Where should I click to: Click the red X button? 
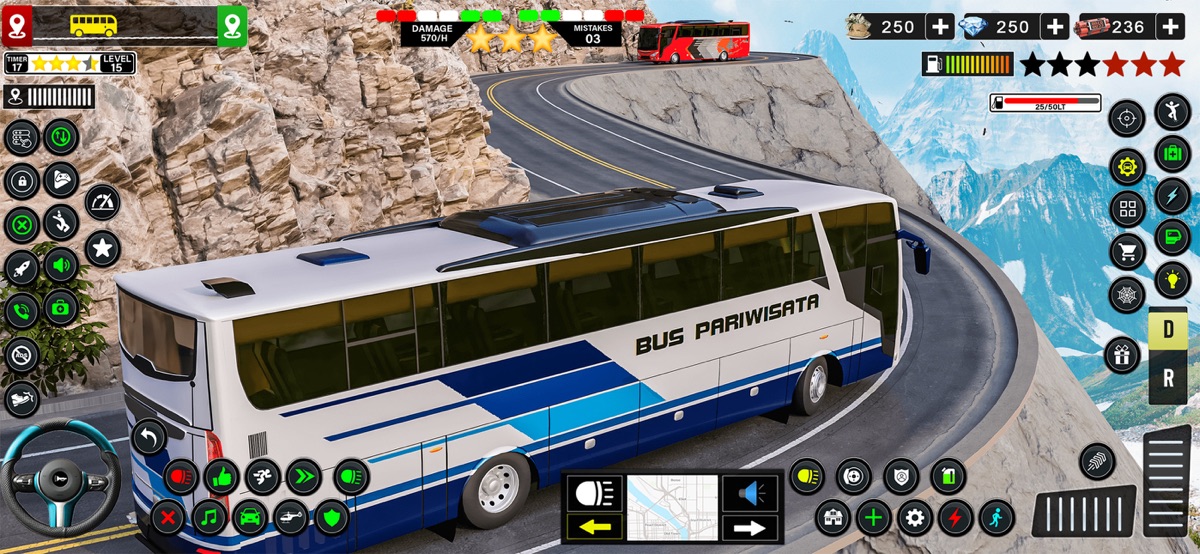169,518
